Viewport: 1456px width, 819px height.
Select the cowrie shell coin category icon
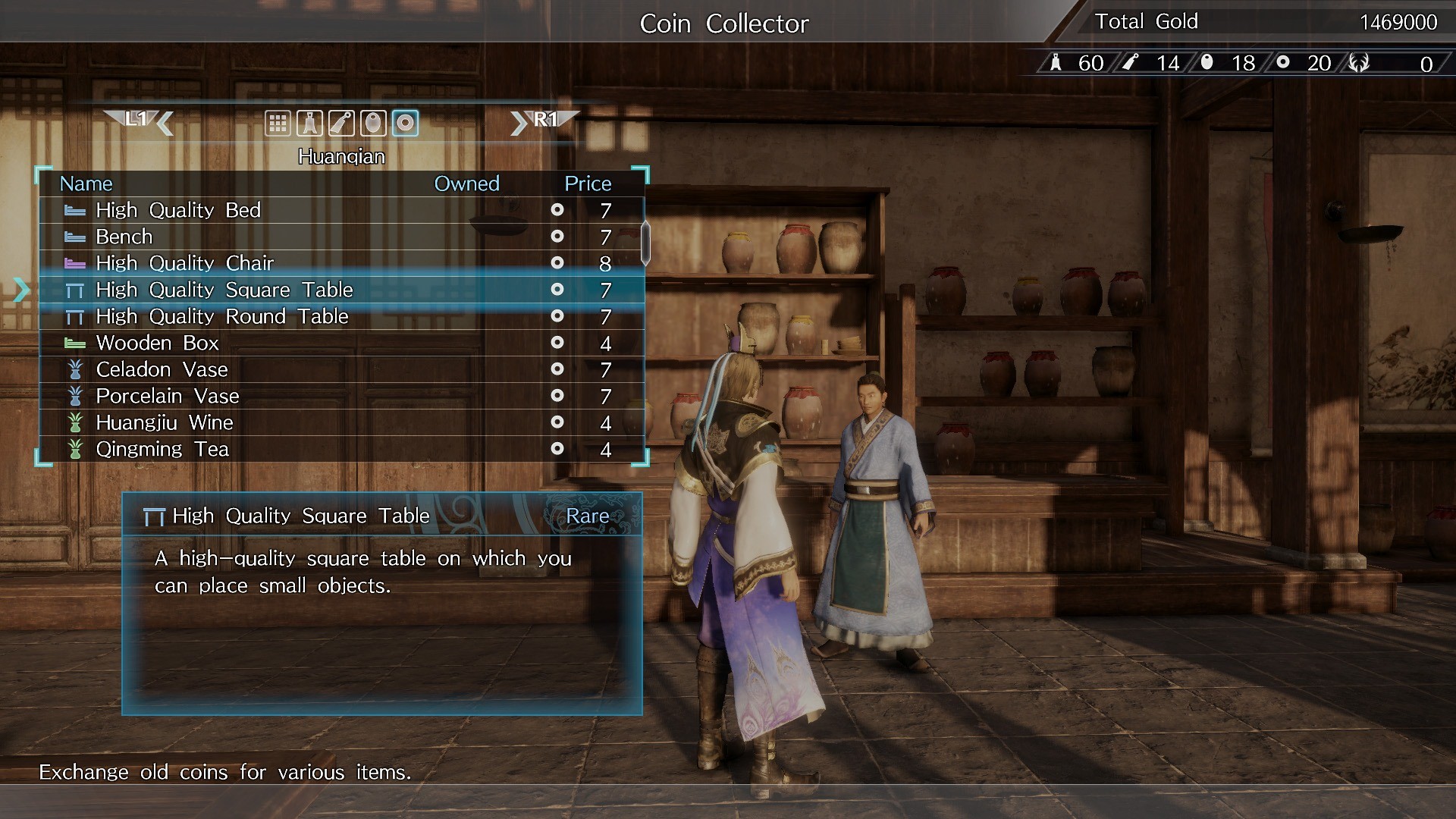(x=373, y=123)
